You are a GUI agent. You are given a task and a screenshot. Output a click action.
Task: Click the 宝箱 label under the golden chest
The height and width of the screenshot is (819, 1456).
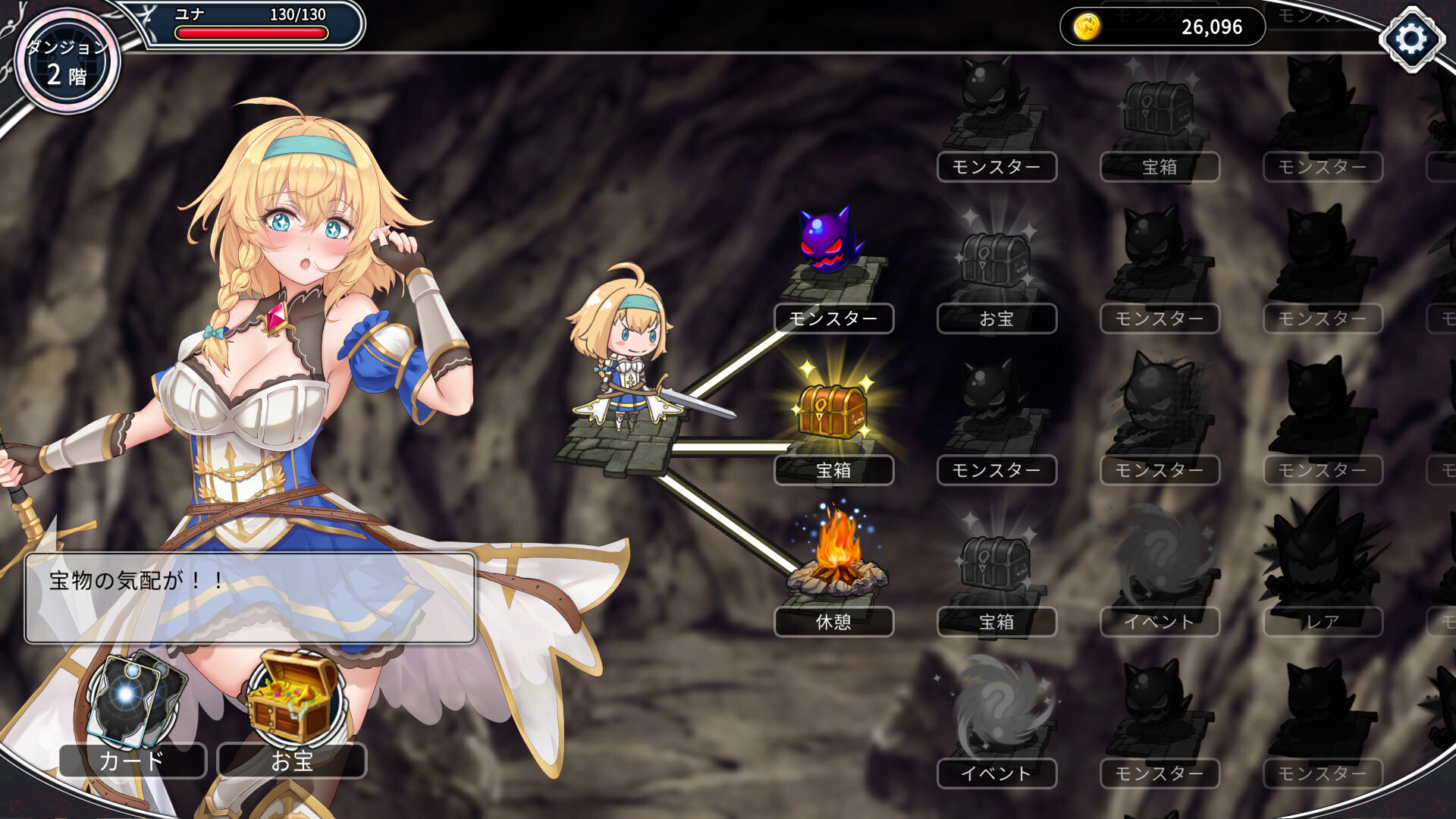coord(833,470)
